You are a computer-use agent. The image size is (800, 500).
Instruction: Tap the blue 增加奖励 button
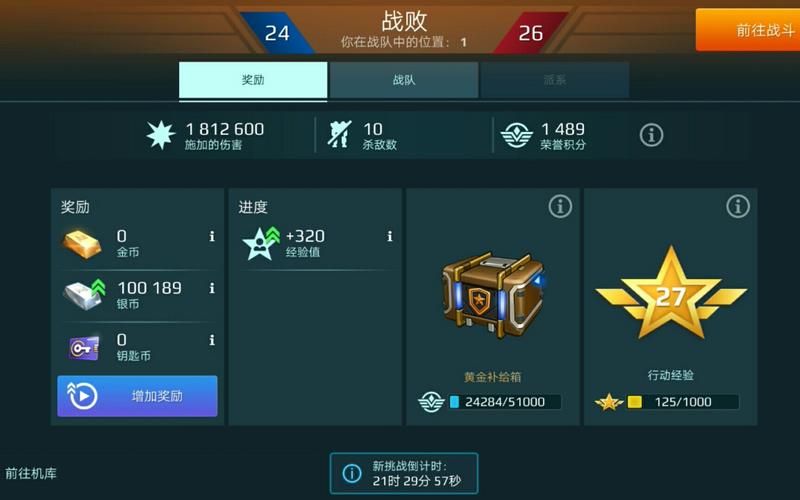137,396
